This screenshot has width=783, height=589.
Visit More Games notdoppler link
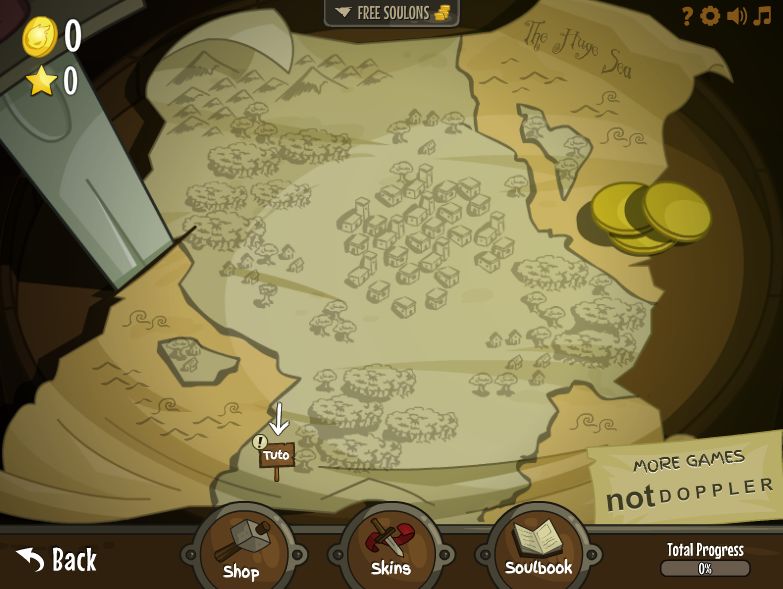click(689, 481)
